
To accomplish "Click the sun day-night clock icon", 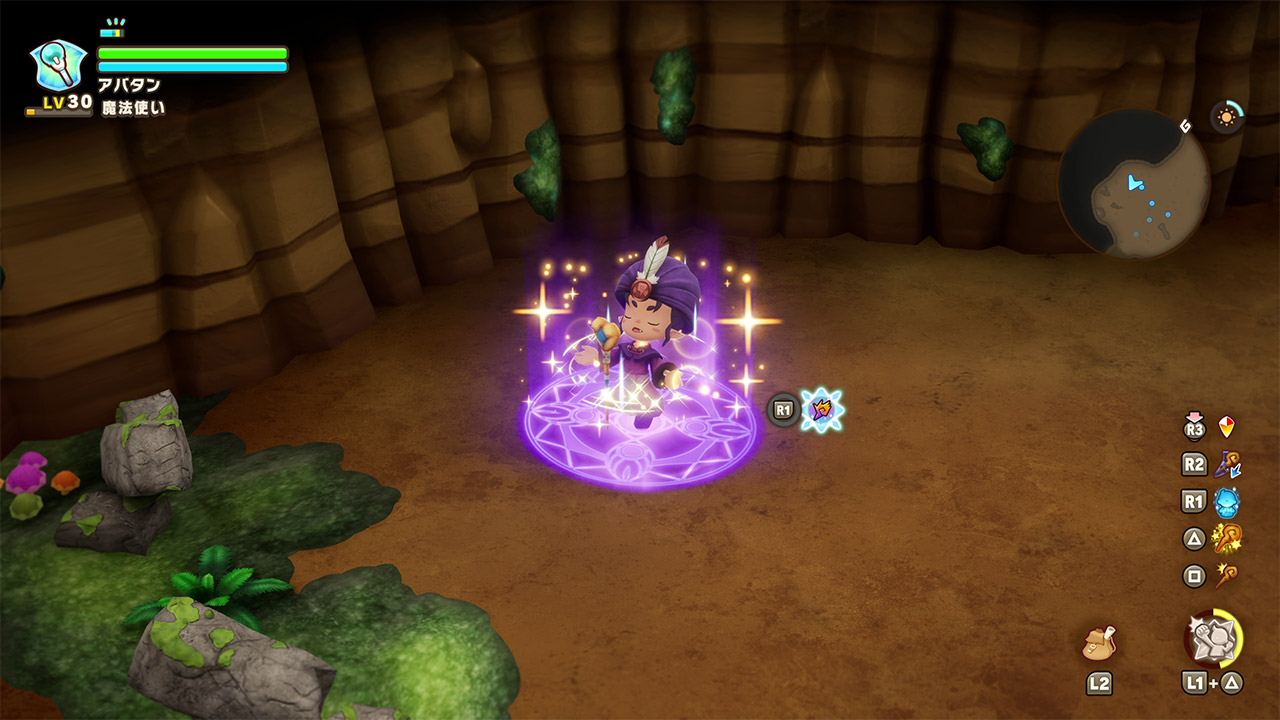I will 1226,117.
